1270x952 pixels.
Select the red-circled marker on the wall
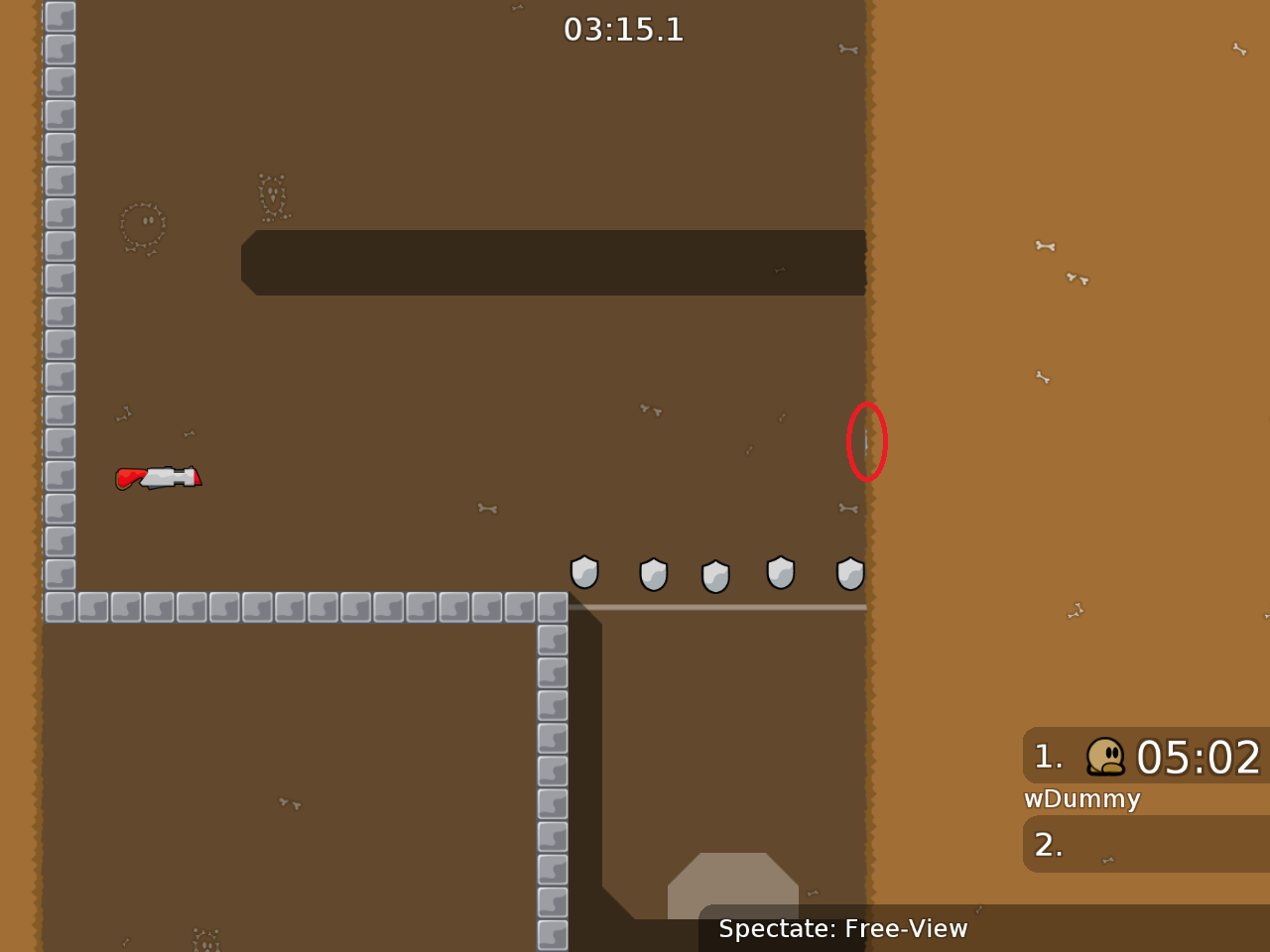click(867, 441)
